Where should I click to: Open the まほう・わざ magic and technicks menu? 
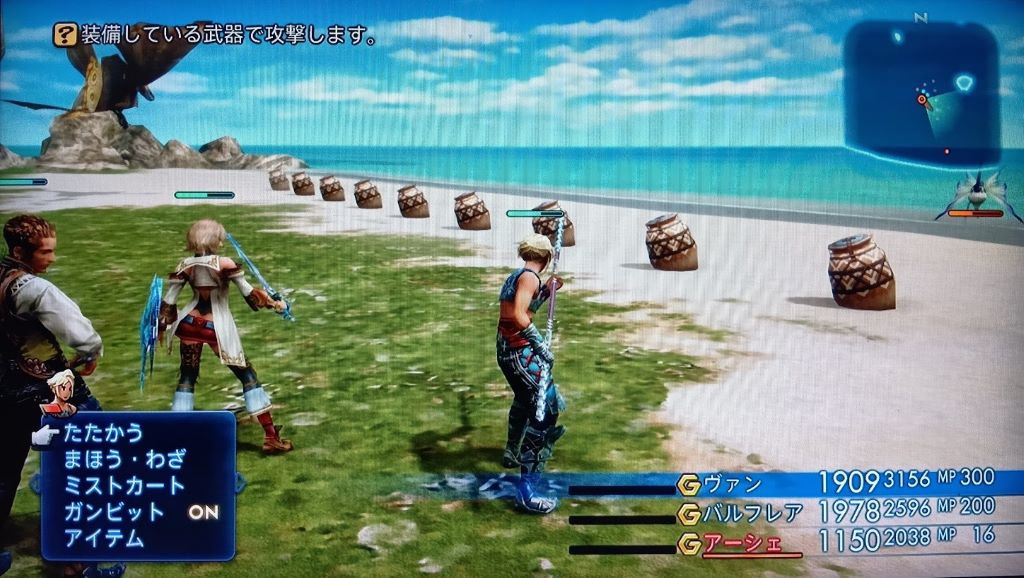[x=123, y=460]
